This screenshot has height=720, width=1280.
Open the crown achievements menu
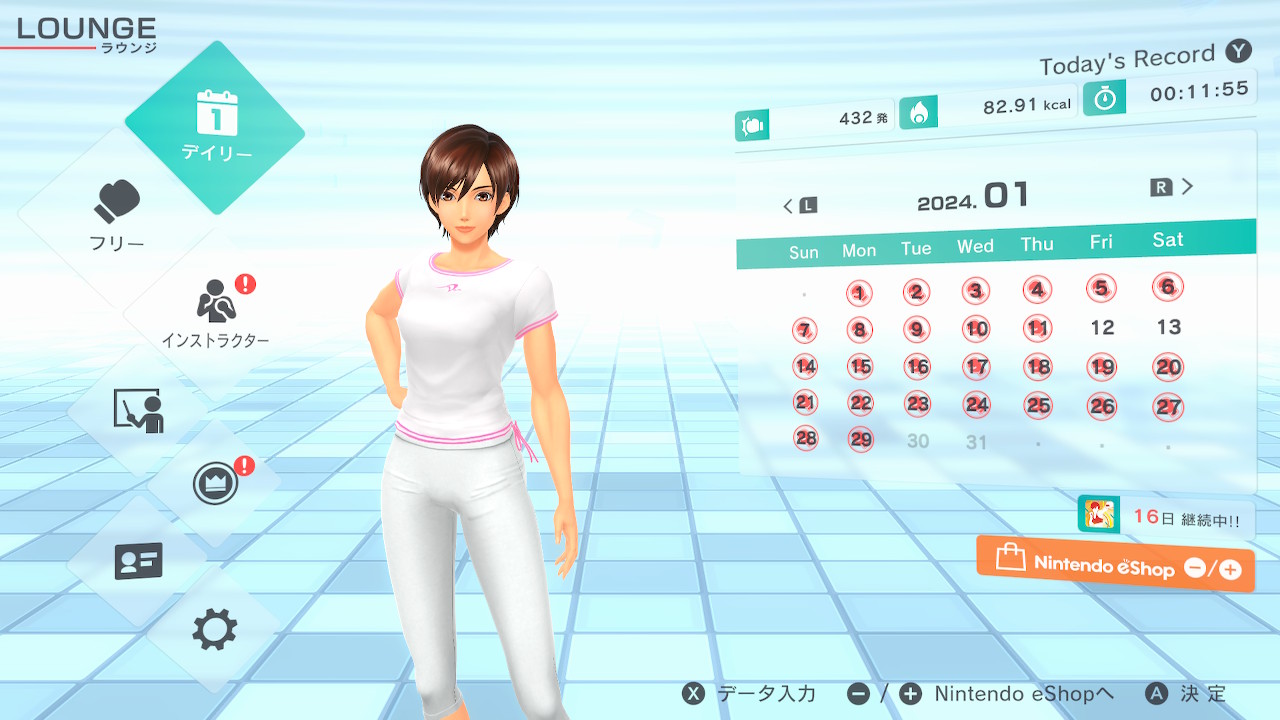(x=215, y=485)
